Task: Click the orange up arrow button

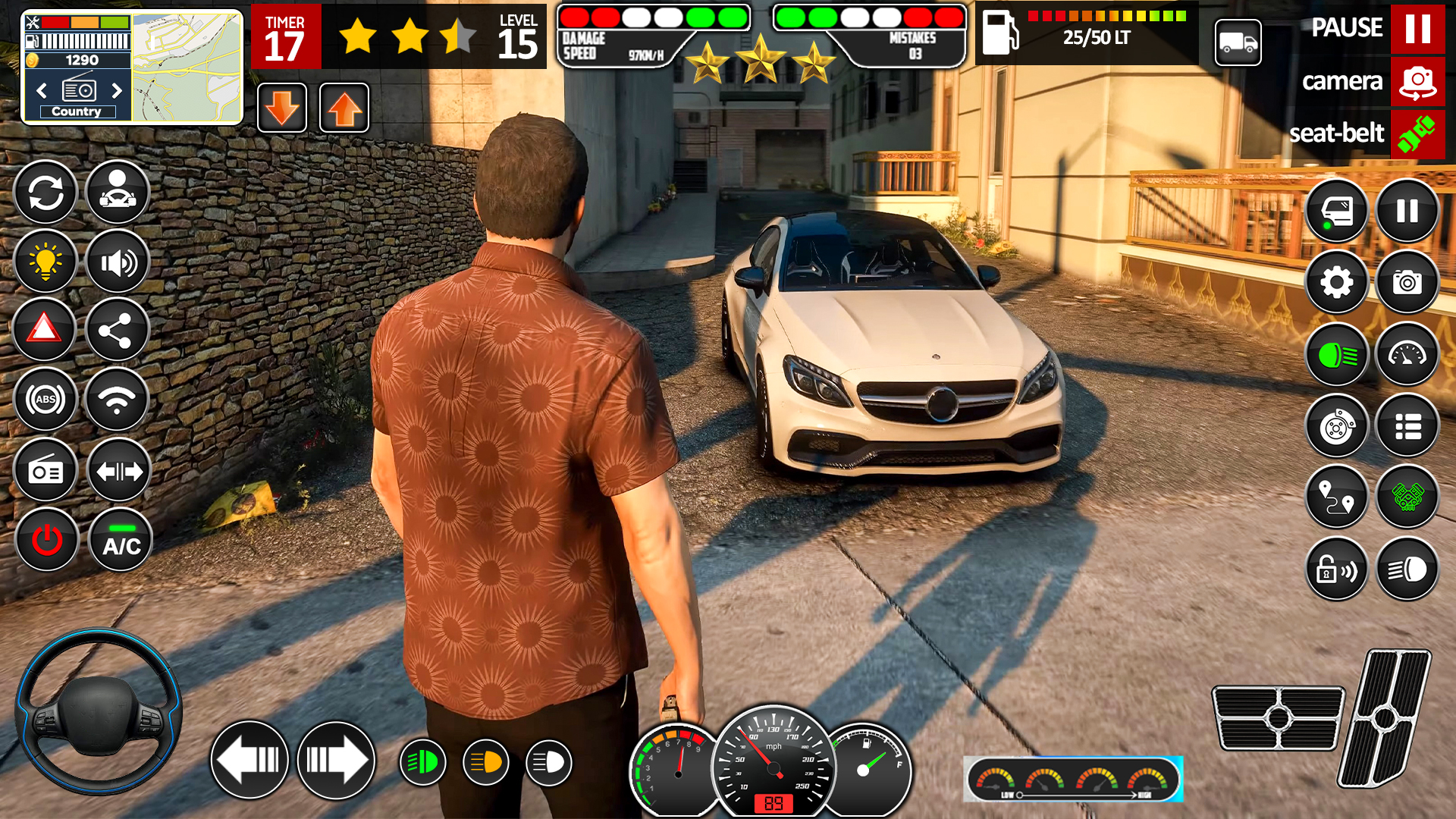Action: [344, 108]
